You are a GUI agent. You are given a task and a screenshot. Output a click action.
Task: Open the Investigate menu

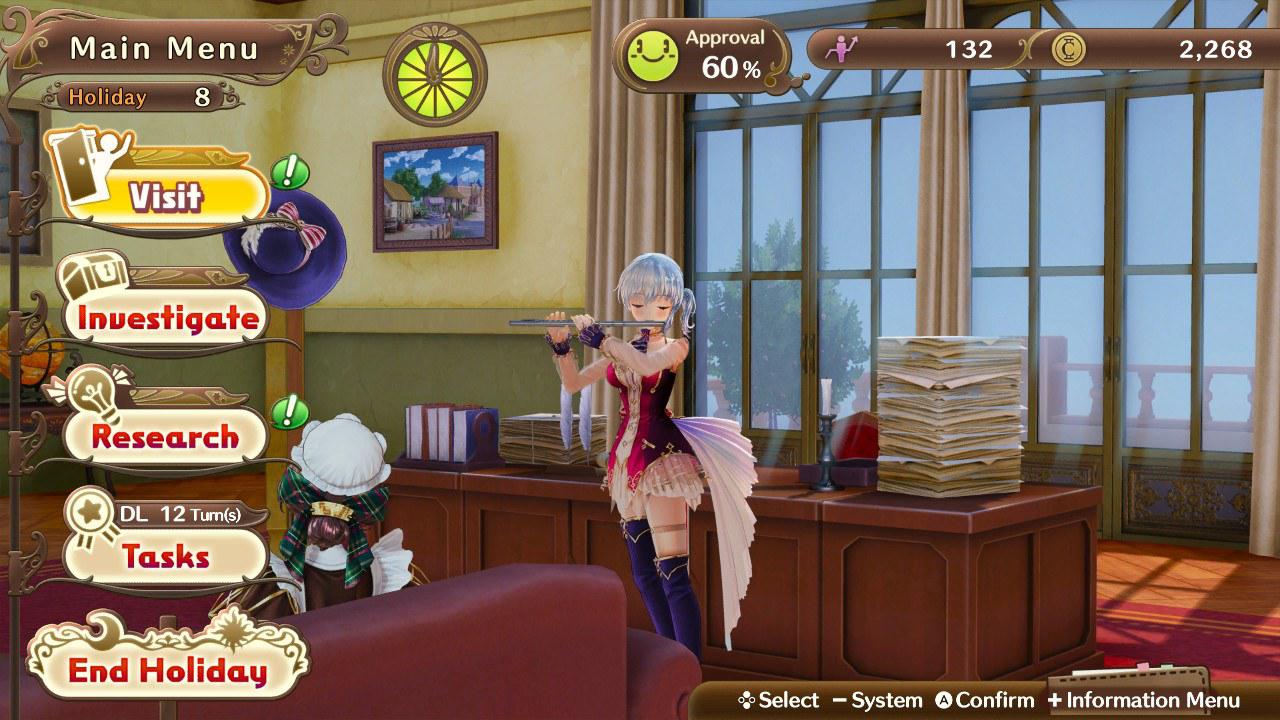[x=167, y=318]
